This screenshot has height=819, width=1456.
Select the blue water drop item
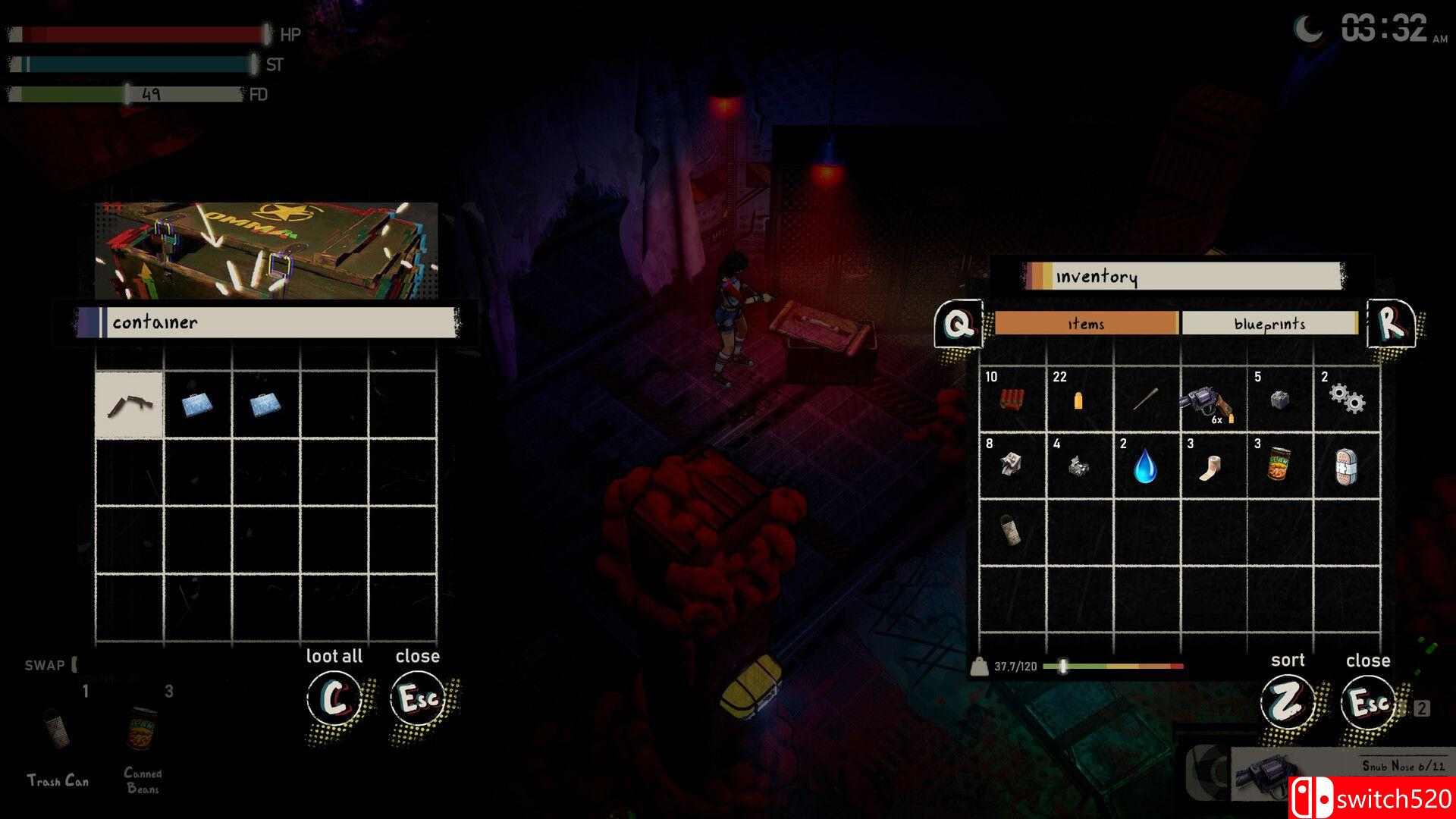[1145, 466]
